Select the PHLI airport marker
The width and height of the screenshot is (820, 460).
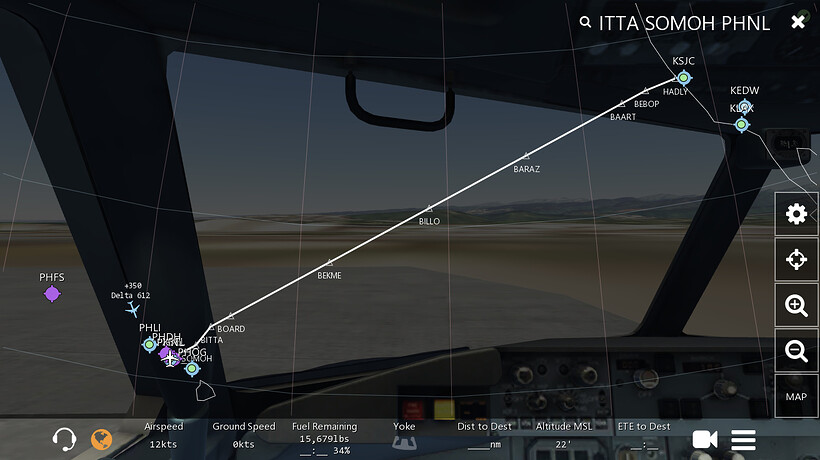point(150,344)
